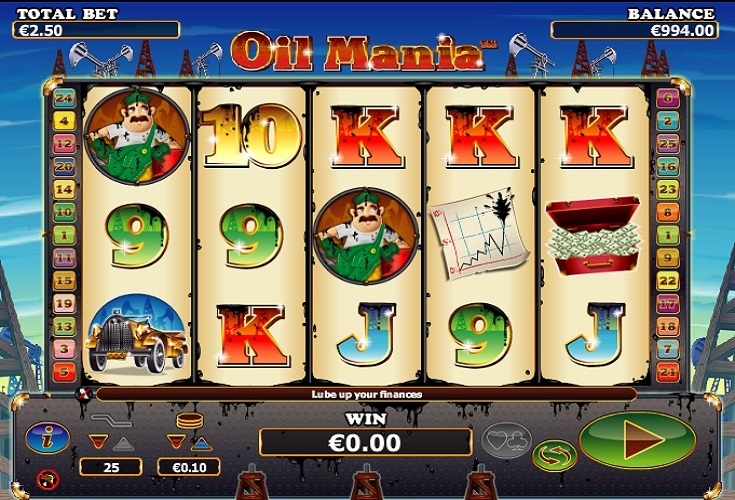The height and width of the screenshot is (500, 735).
Task: Spin the reels with the green play button
Action: pos(637,440)
